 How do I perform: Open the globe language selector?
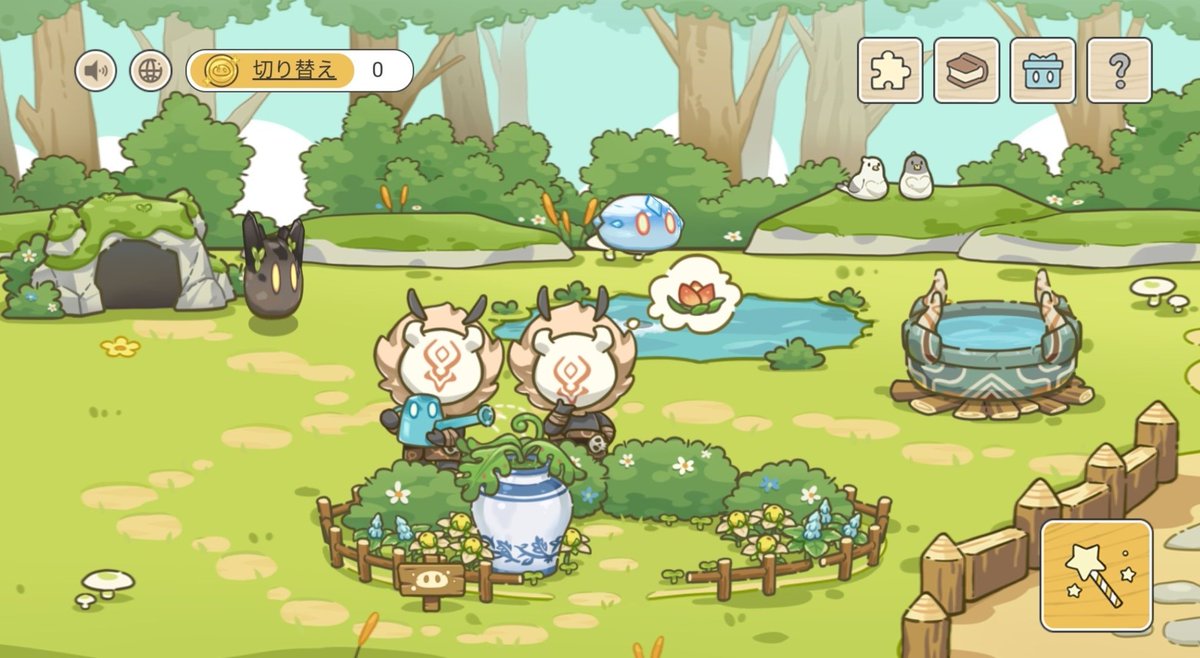click(151, 71)
